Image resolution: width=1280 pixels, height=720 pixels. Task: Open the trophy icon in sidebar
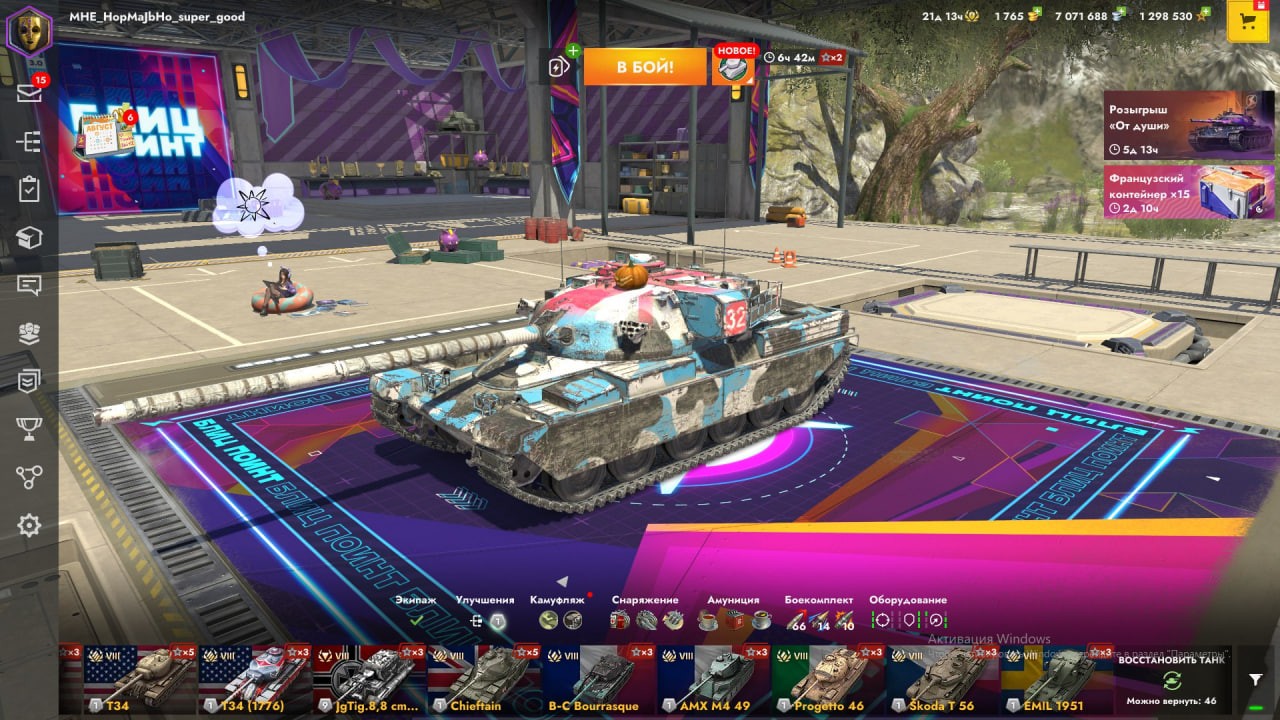[x=29, y=429]
